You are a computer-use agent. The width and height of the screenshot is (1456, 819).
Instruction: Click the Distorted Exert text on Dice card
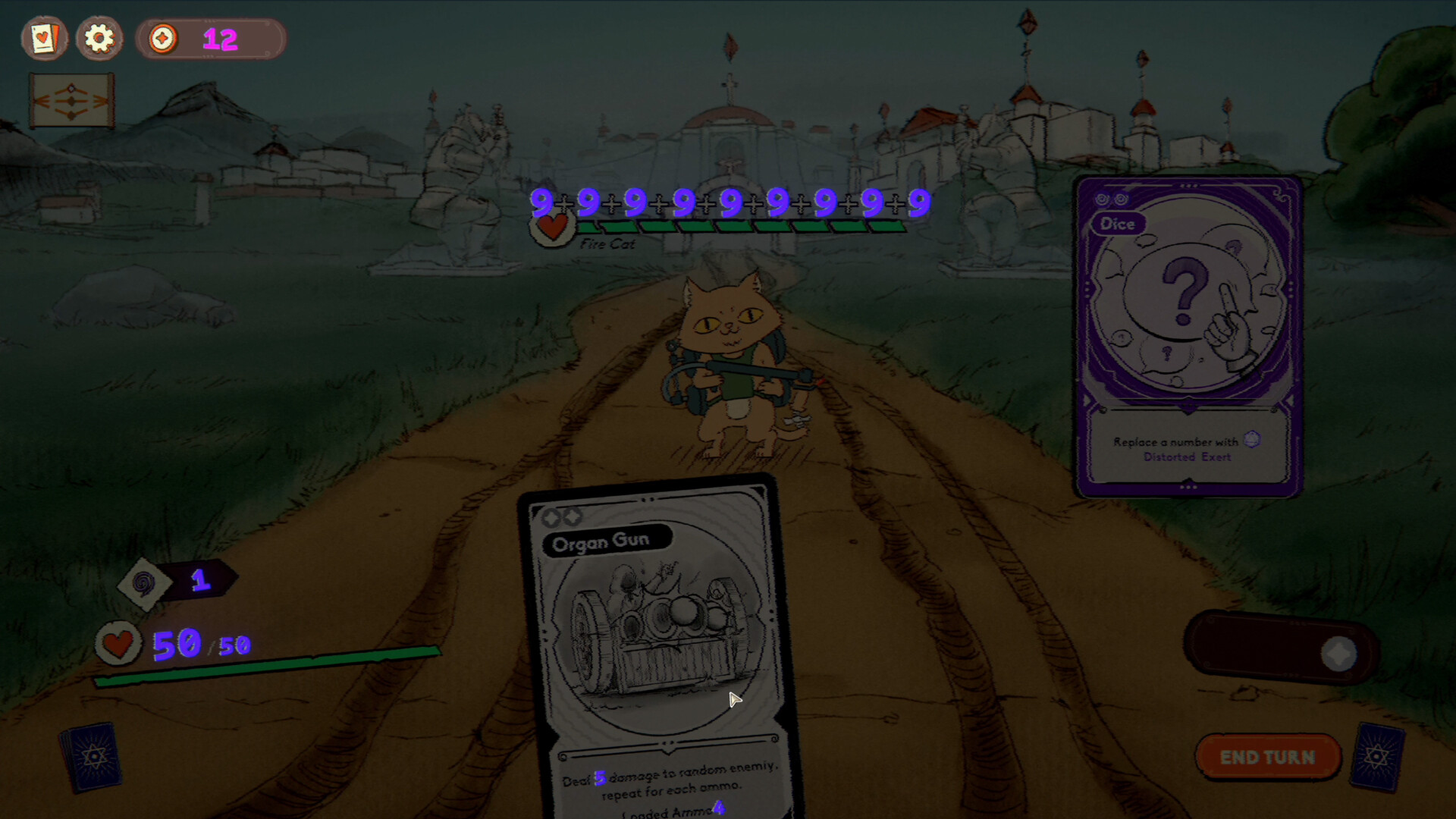[1188, 457]
